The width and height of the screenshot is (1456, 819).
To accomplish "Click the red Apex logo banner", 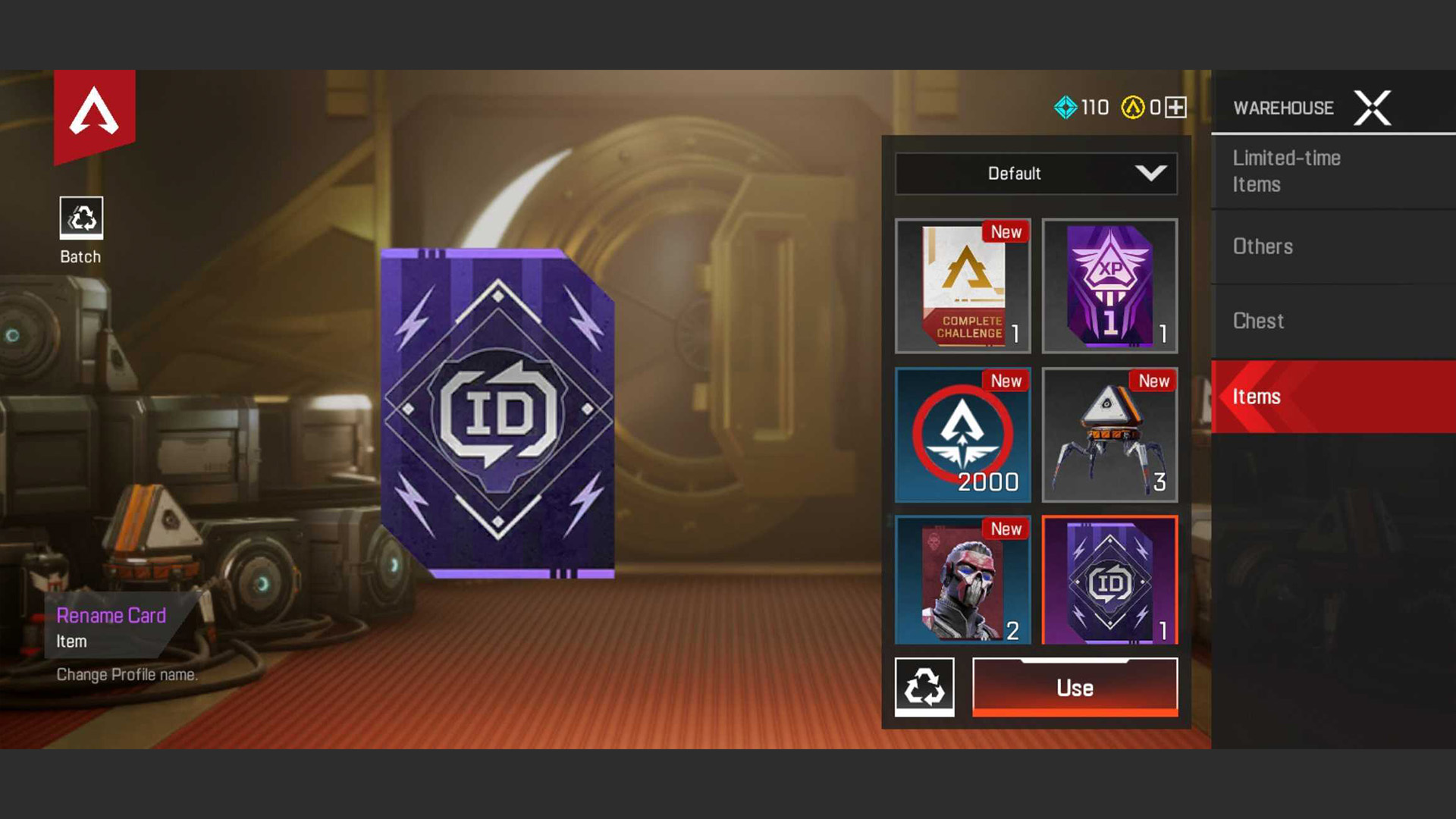I will click(94, 114).
